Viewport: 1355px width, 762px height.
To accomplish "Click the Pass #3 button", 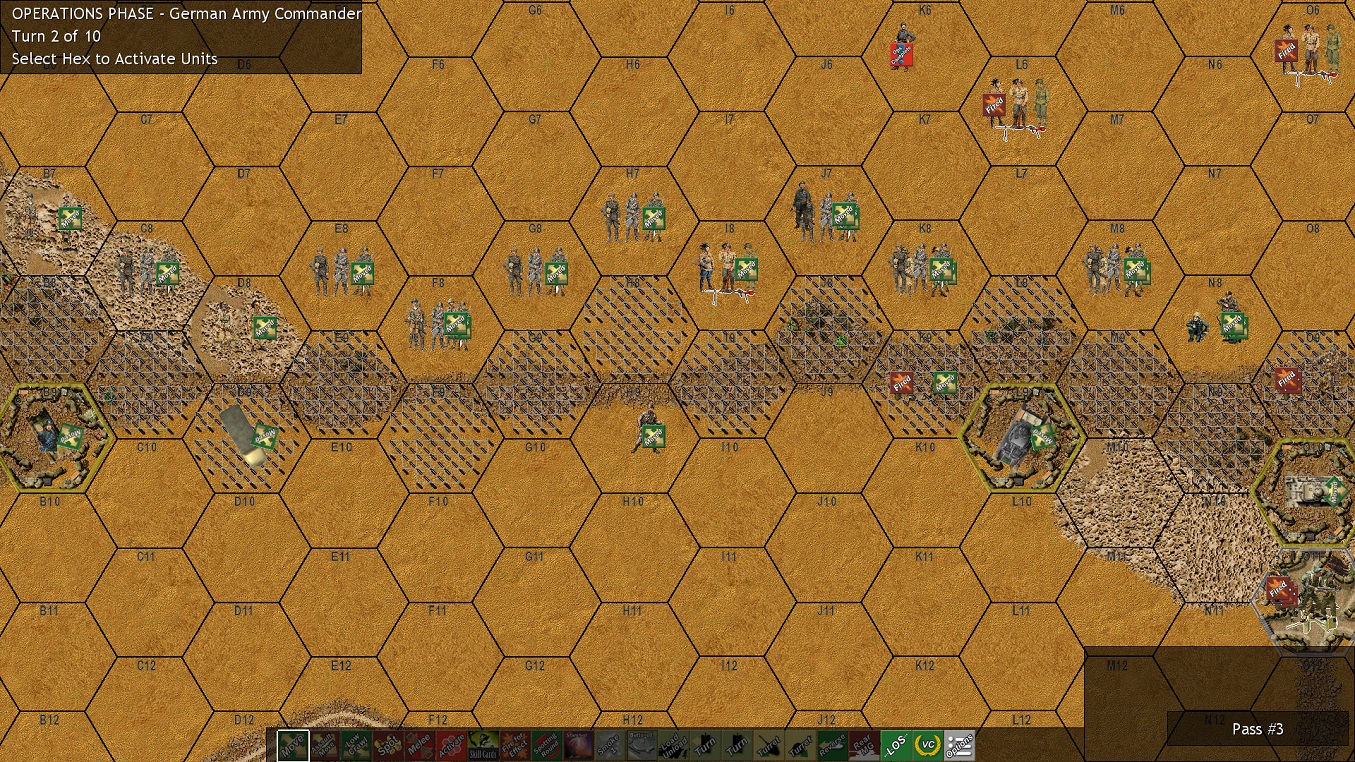I will 1258,729.
